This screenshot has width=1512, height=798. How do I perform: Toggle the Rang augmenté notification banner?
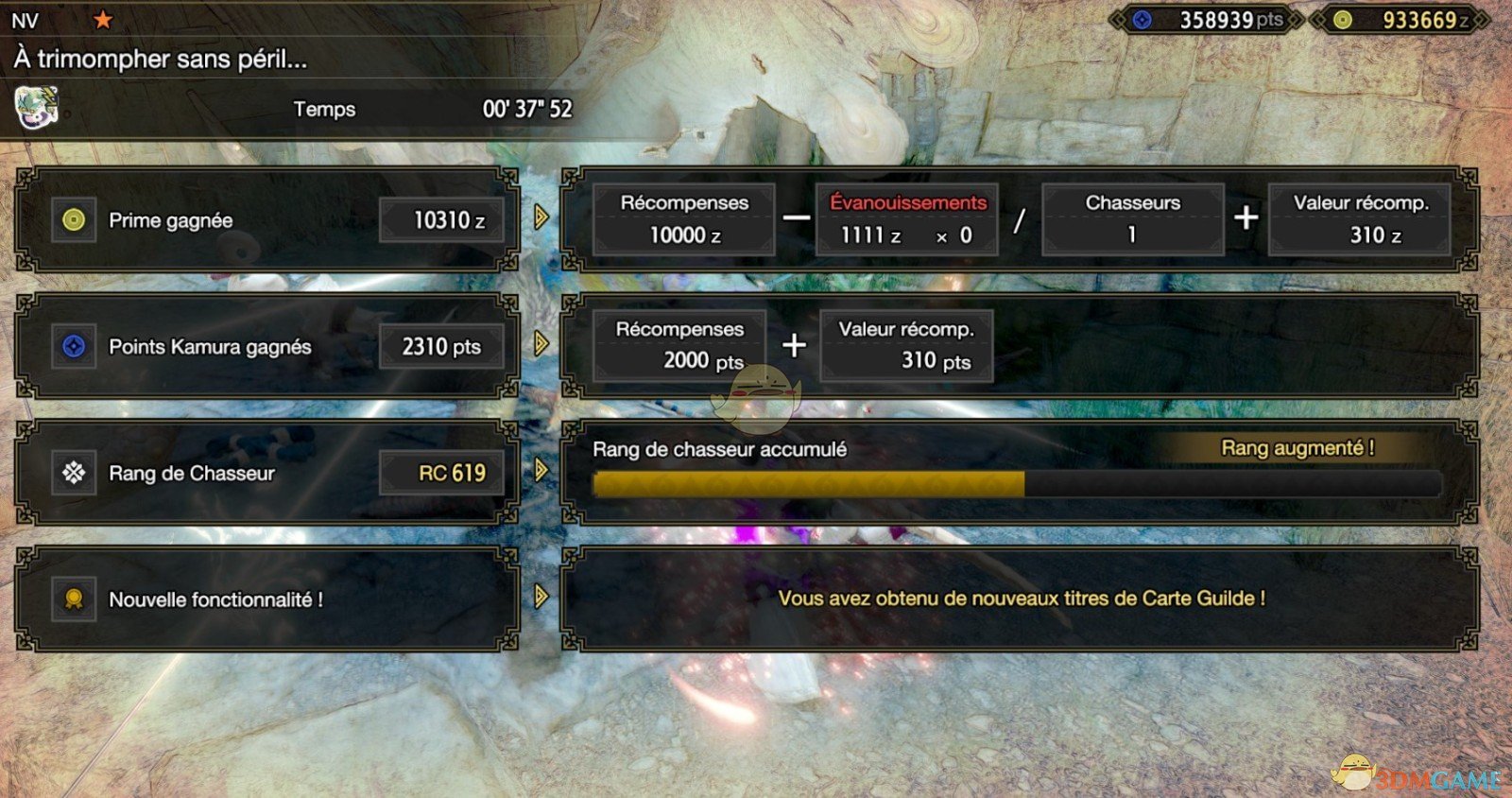tap(1299, 448)
